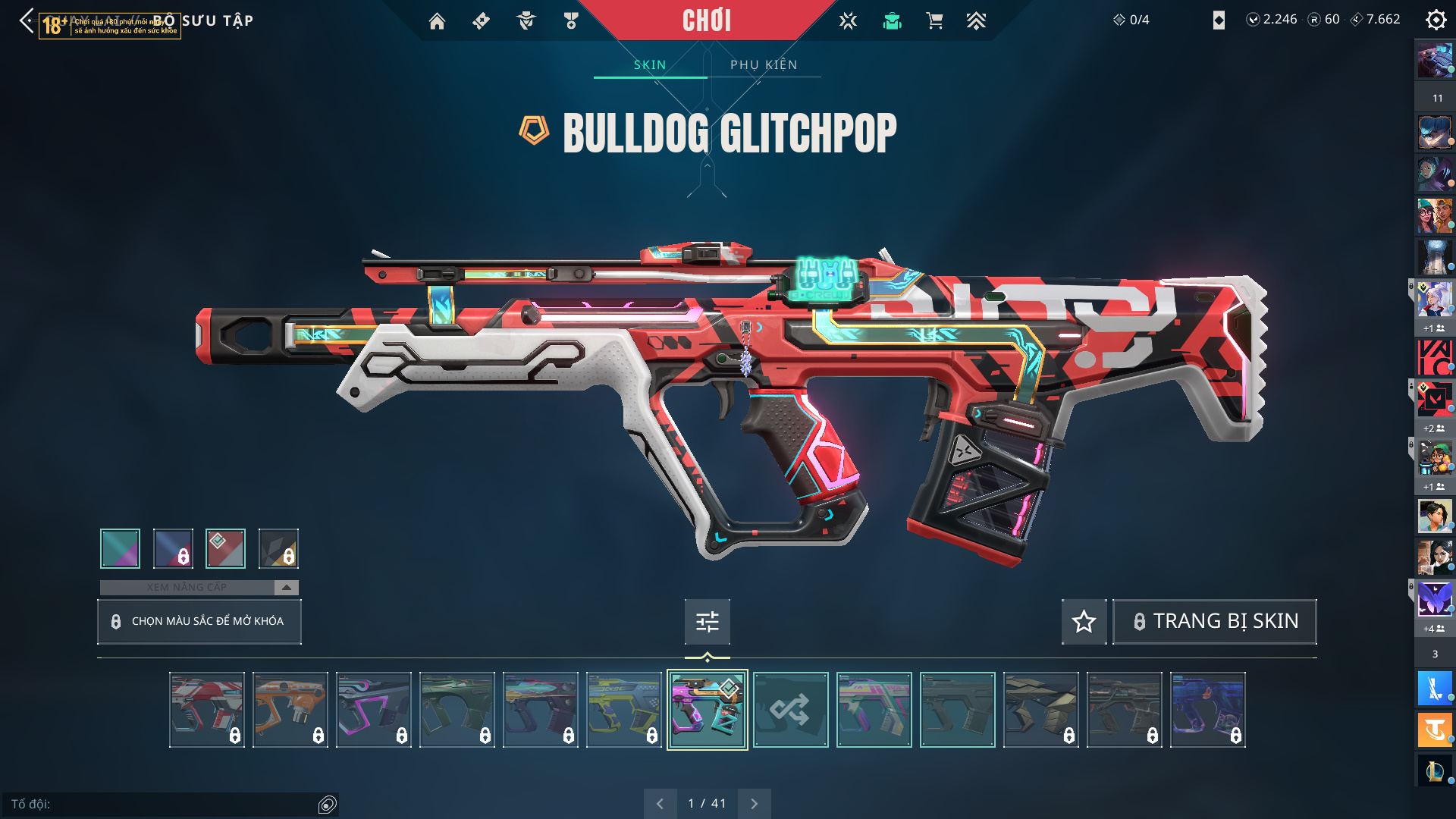The width and height of the screenshot is (1456, 819).
Task: Open the filter sliders button
Action: 707,622
